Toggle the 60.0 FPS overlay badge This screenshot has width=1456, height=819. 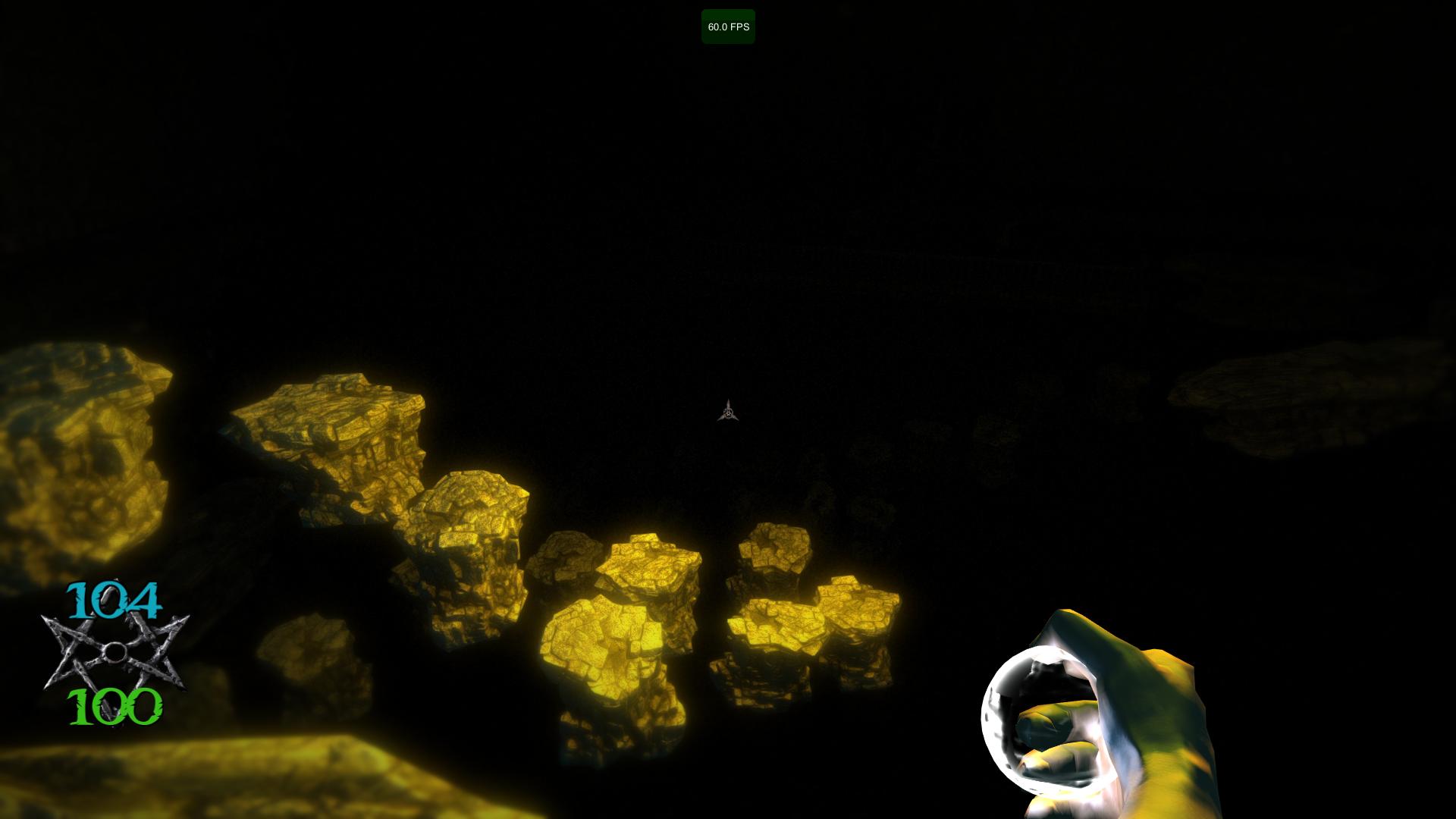728,27
